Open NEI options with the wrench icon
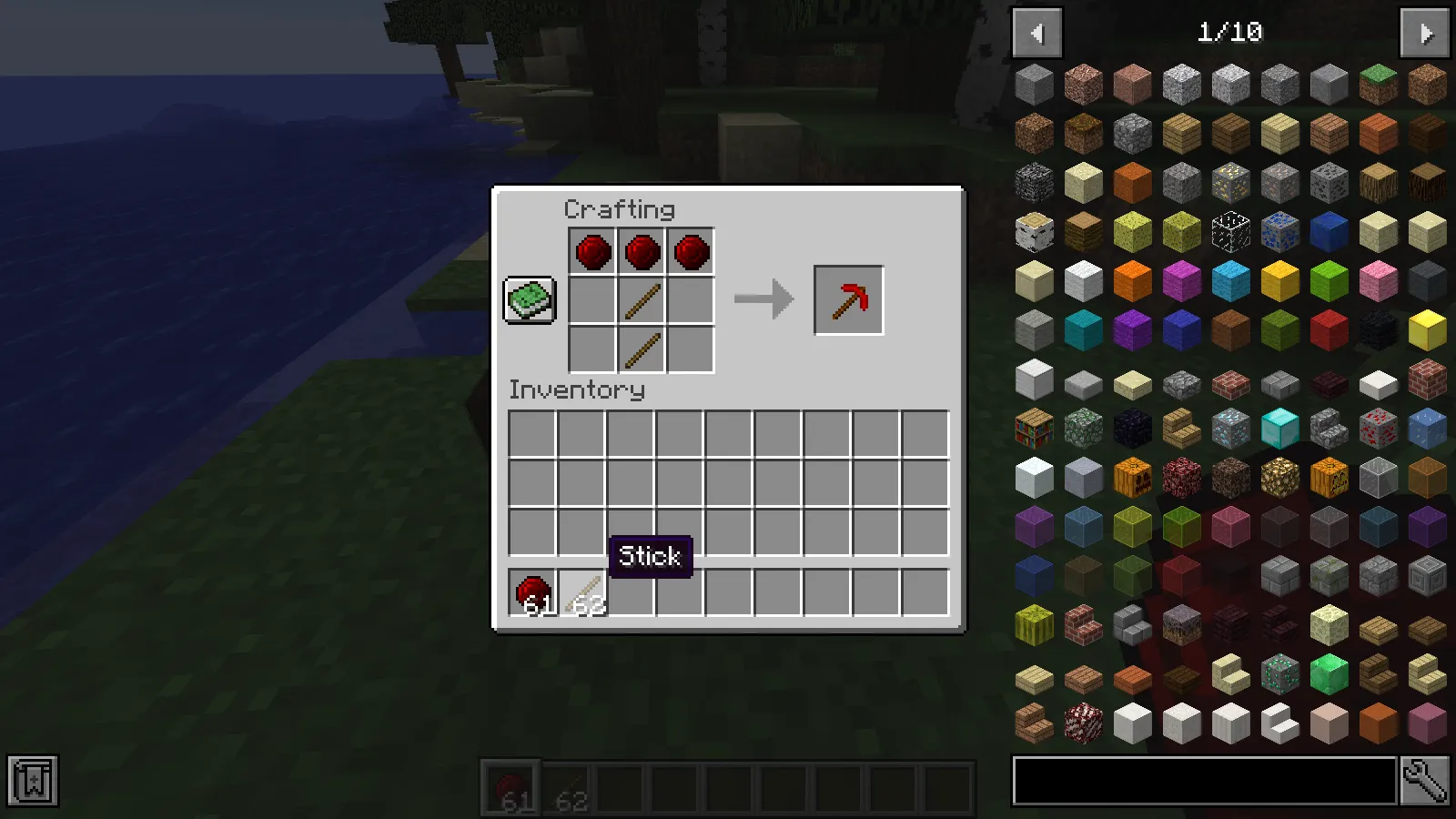 coord(1423,778)
